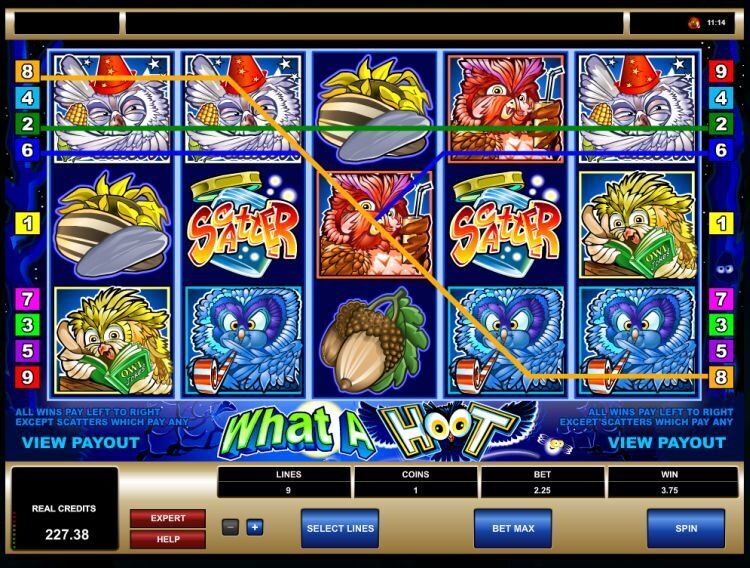Spin the reels with the SPIN button

pos(685,528)
